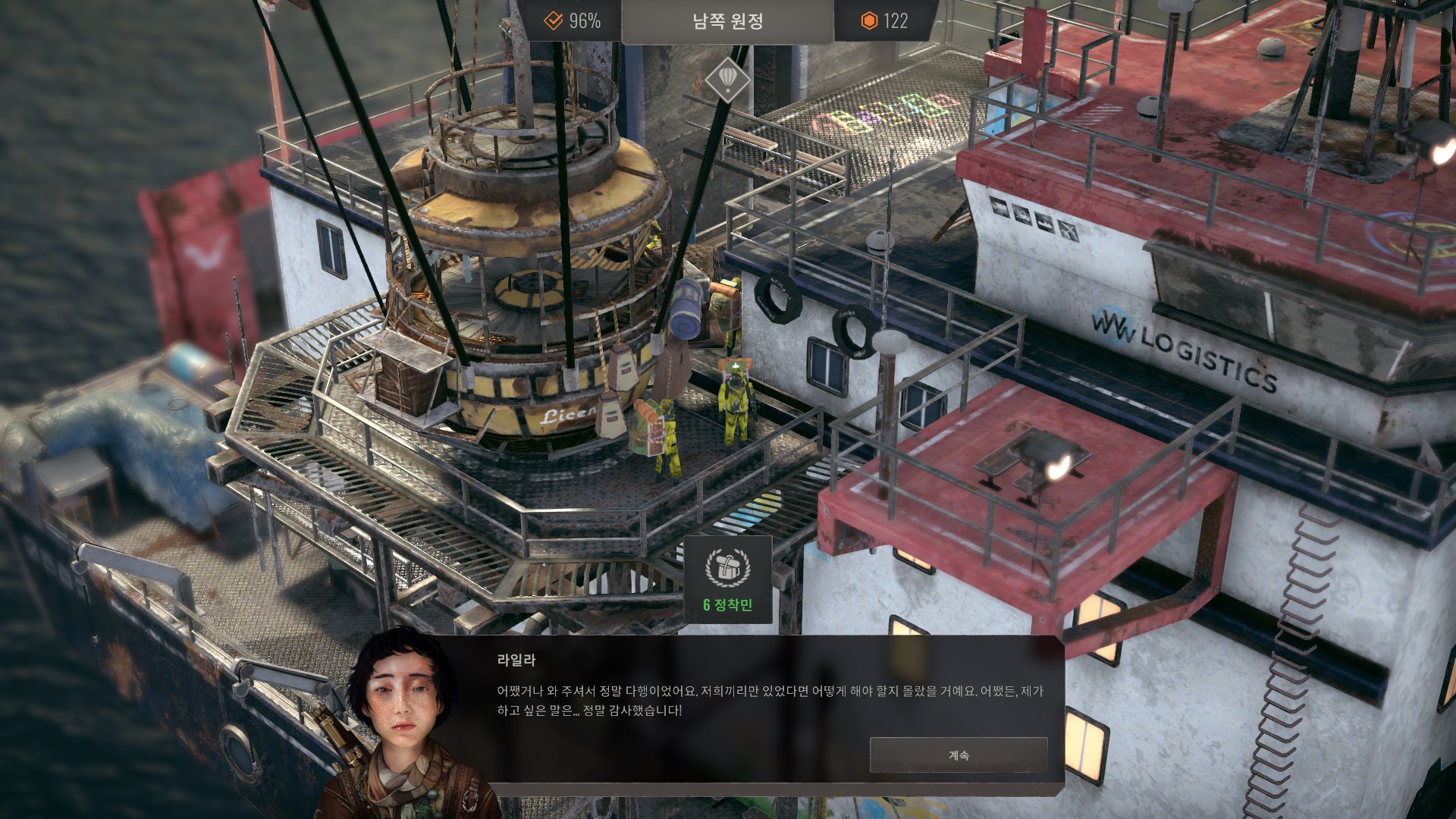Image resolution: width=1456 pixels, height=819 pixels.
Task: Open the 남쪽 원정 expedition title panel
Action: (x=727, y=21)
